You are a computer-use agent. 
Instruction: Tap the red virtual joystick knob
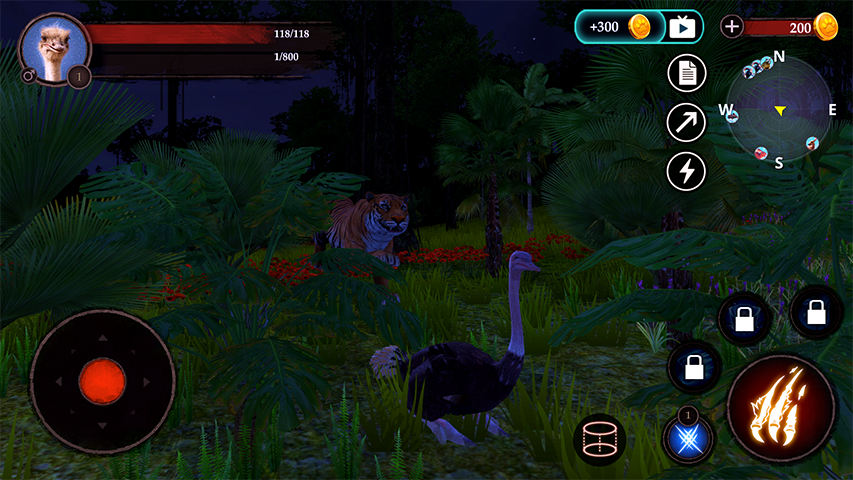pos(102,381)
